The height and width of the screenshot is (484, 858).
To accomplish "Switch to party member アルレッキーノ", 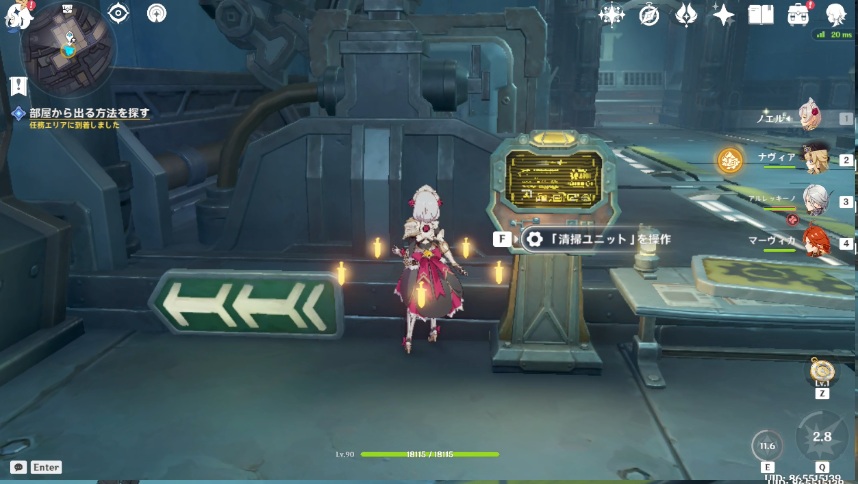I will [814, 199].
